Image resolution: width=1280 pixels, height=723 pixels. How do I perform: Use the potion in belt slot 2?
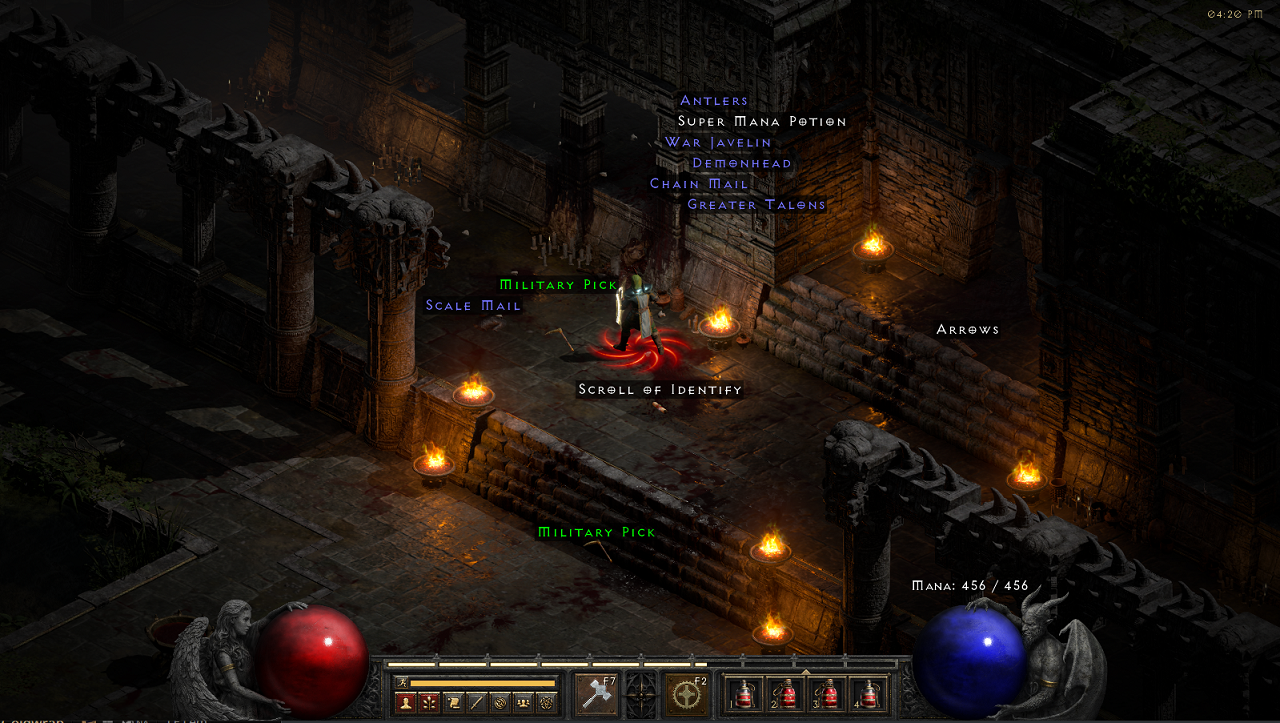785,694
